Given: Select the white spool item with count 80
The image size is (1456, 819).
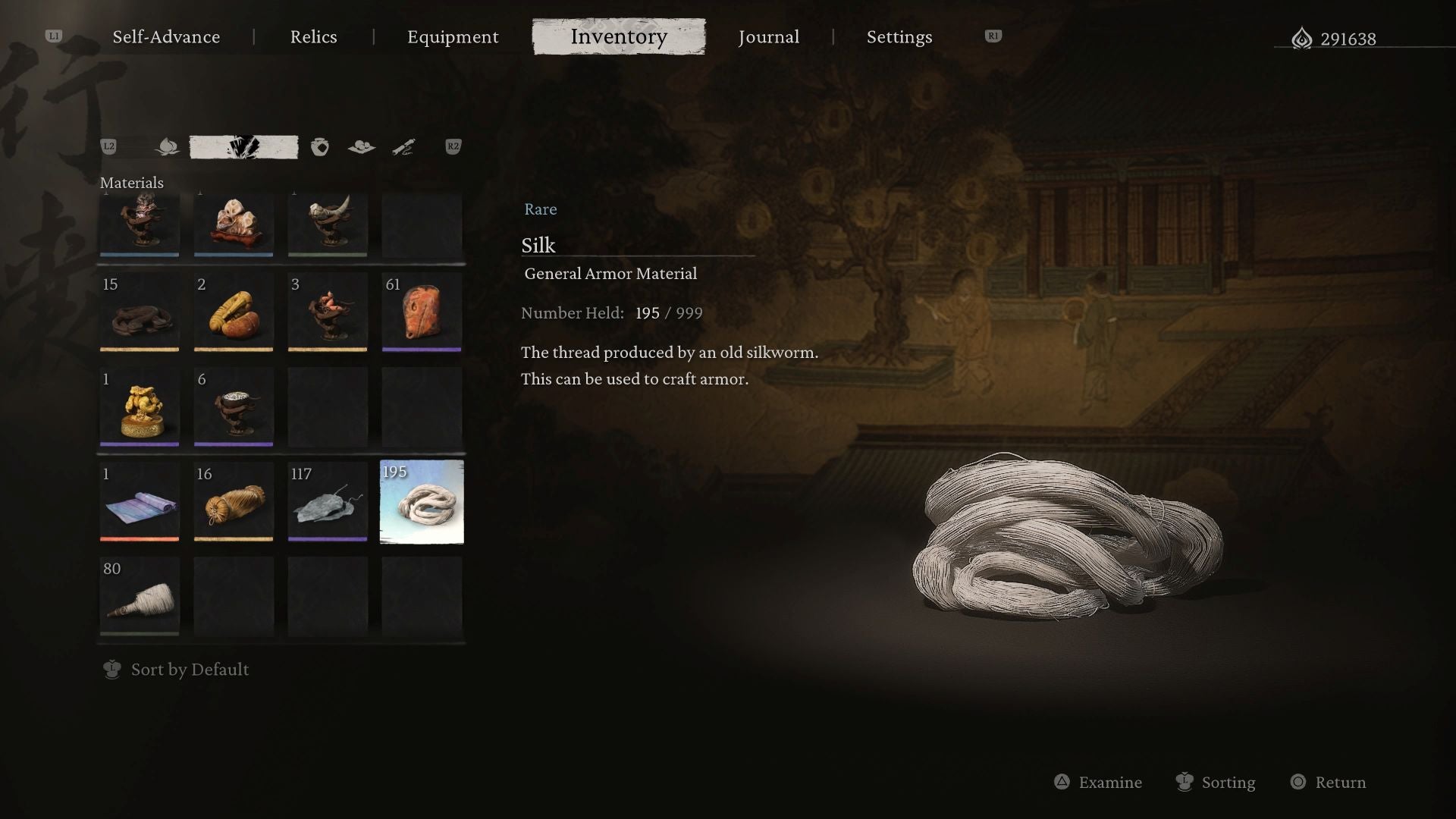Looking at the screenshot, I should point(139,597).
